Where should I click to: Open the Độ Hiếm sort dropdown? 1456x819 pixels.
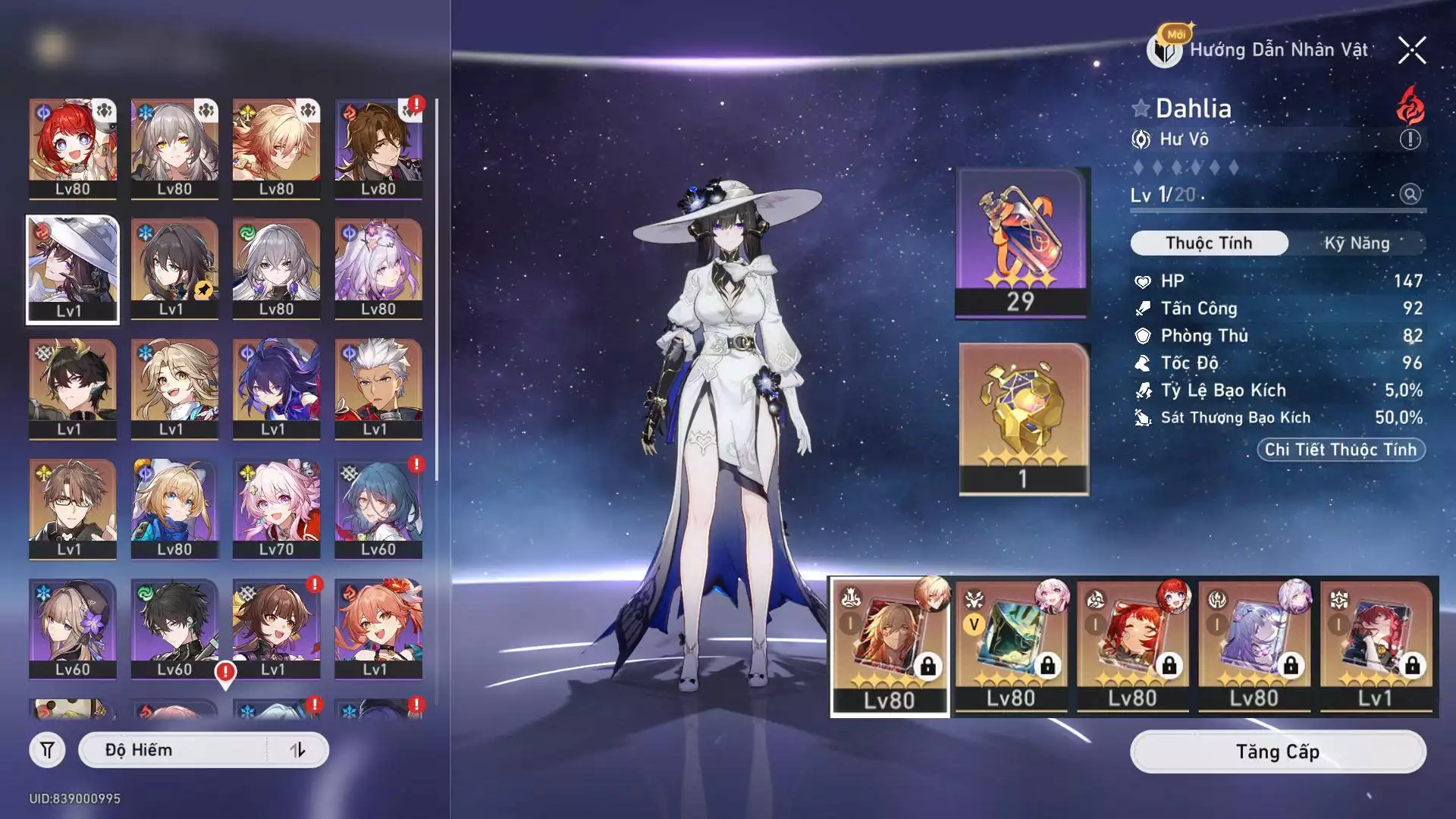pyautogui.click(x=174, y=750)
